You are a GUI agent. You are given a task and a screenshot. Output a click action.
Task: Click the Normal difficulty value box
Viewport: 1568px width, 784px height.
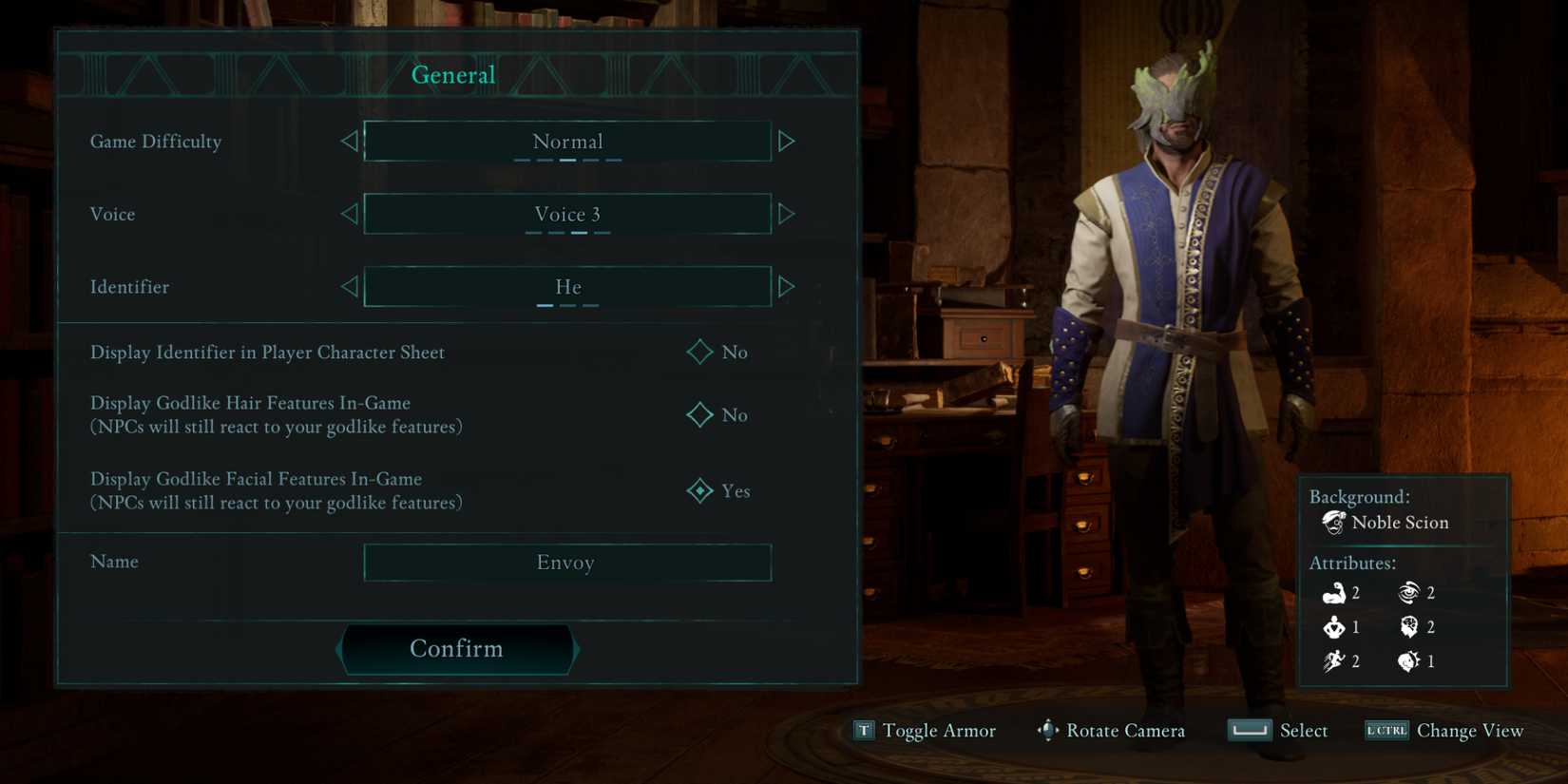[566, 142]
